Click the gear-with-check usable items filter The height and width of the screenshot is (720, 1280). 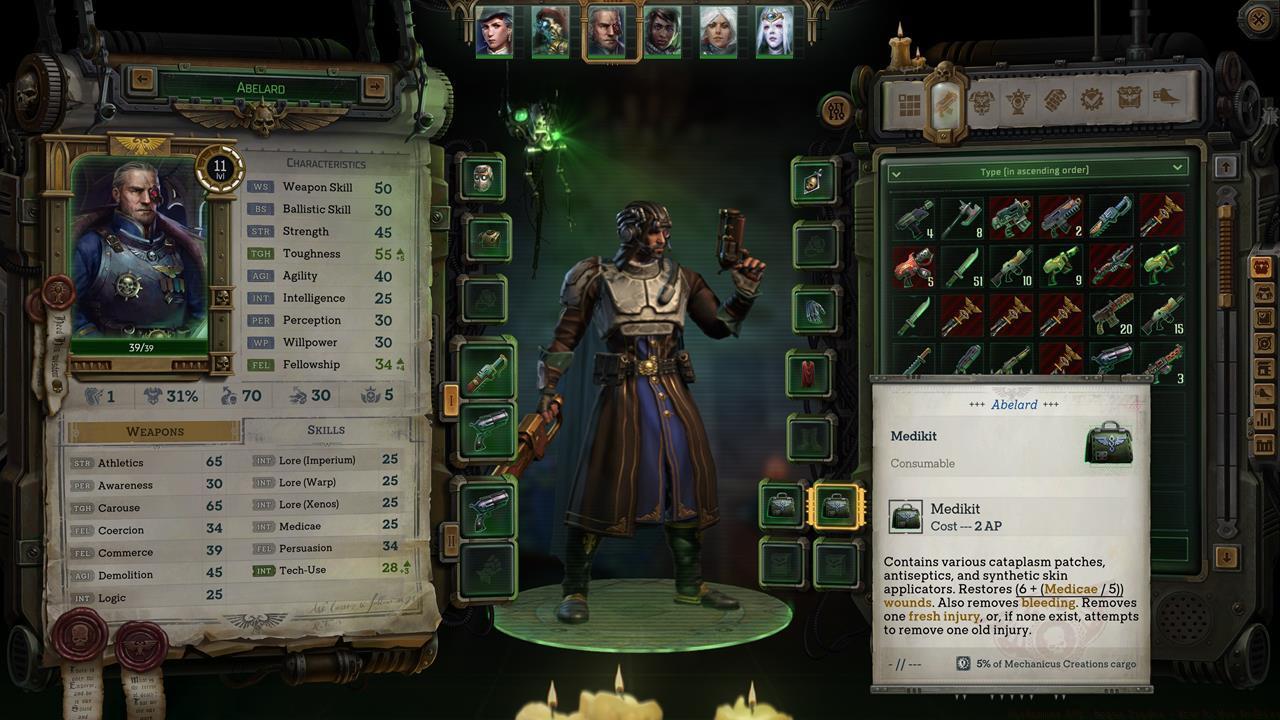click(1092, 100)
